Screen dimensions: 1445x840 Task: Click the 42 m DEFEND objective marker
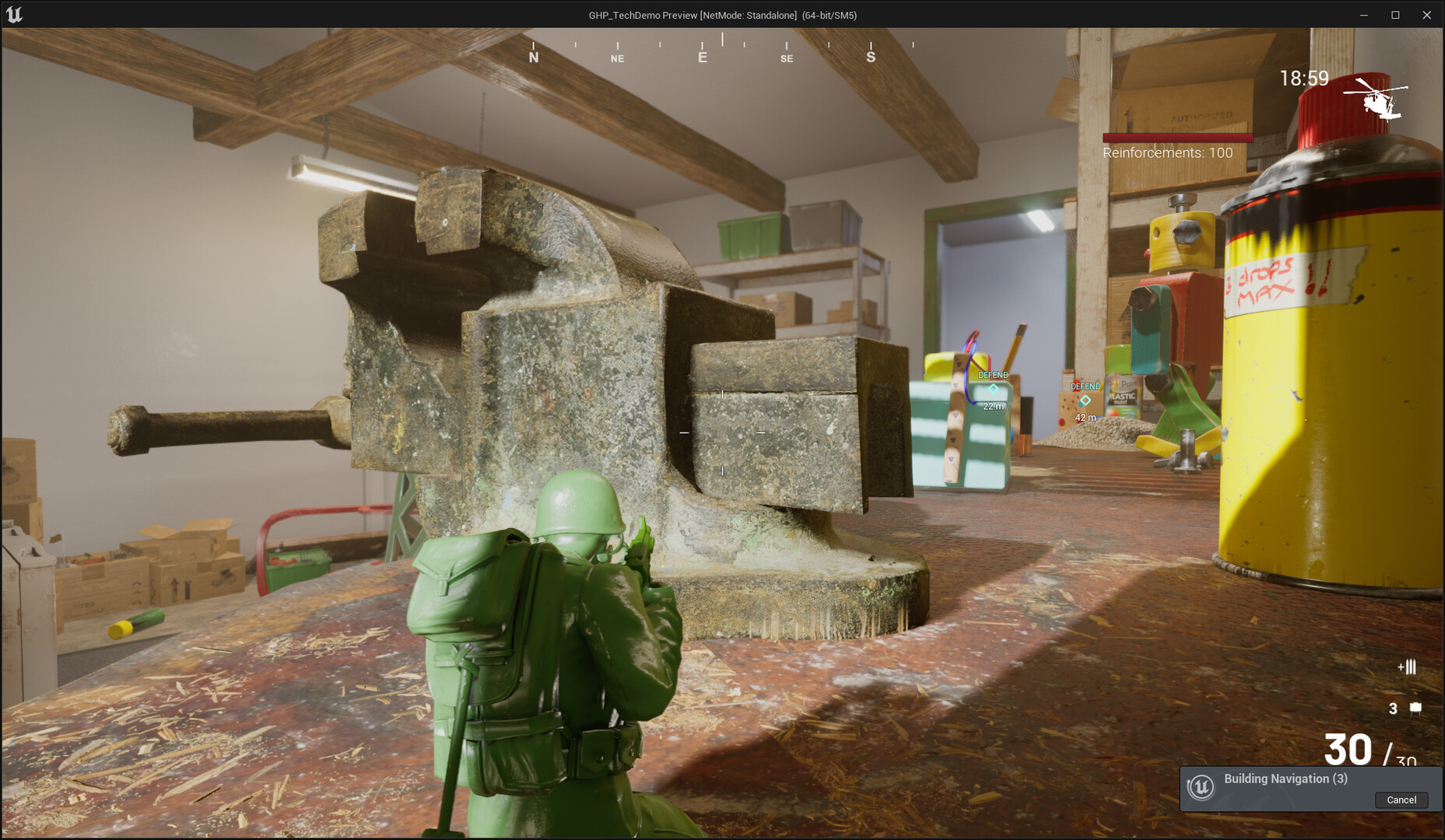1085,400
